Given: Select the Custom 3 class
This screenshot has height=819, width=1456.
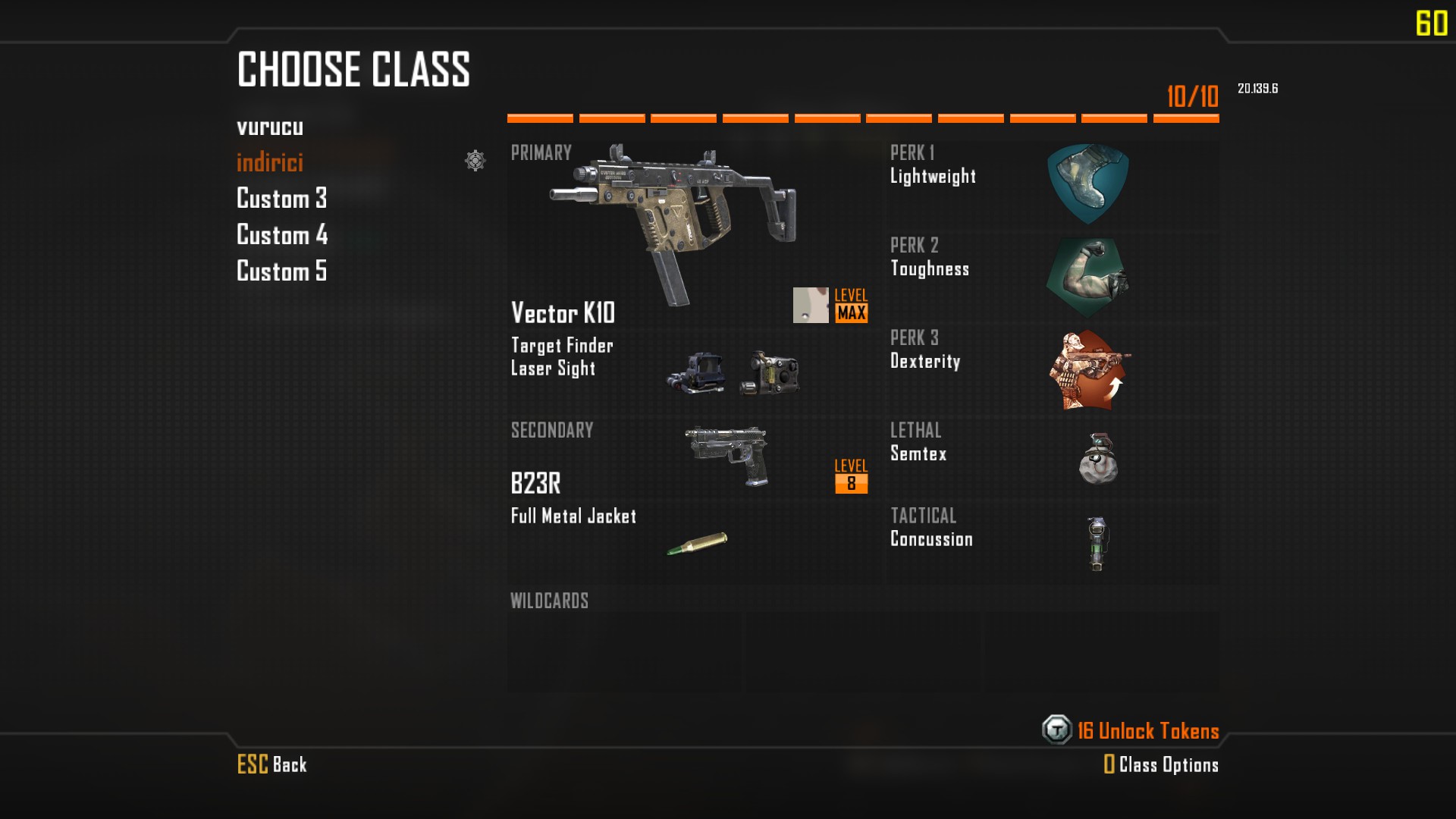Looking at the screenshot, I should point(281,199).
